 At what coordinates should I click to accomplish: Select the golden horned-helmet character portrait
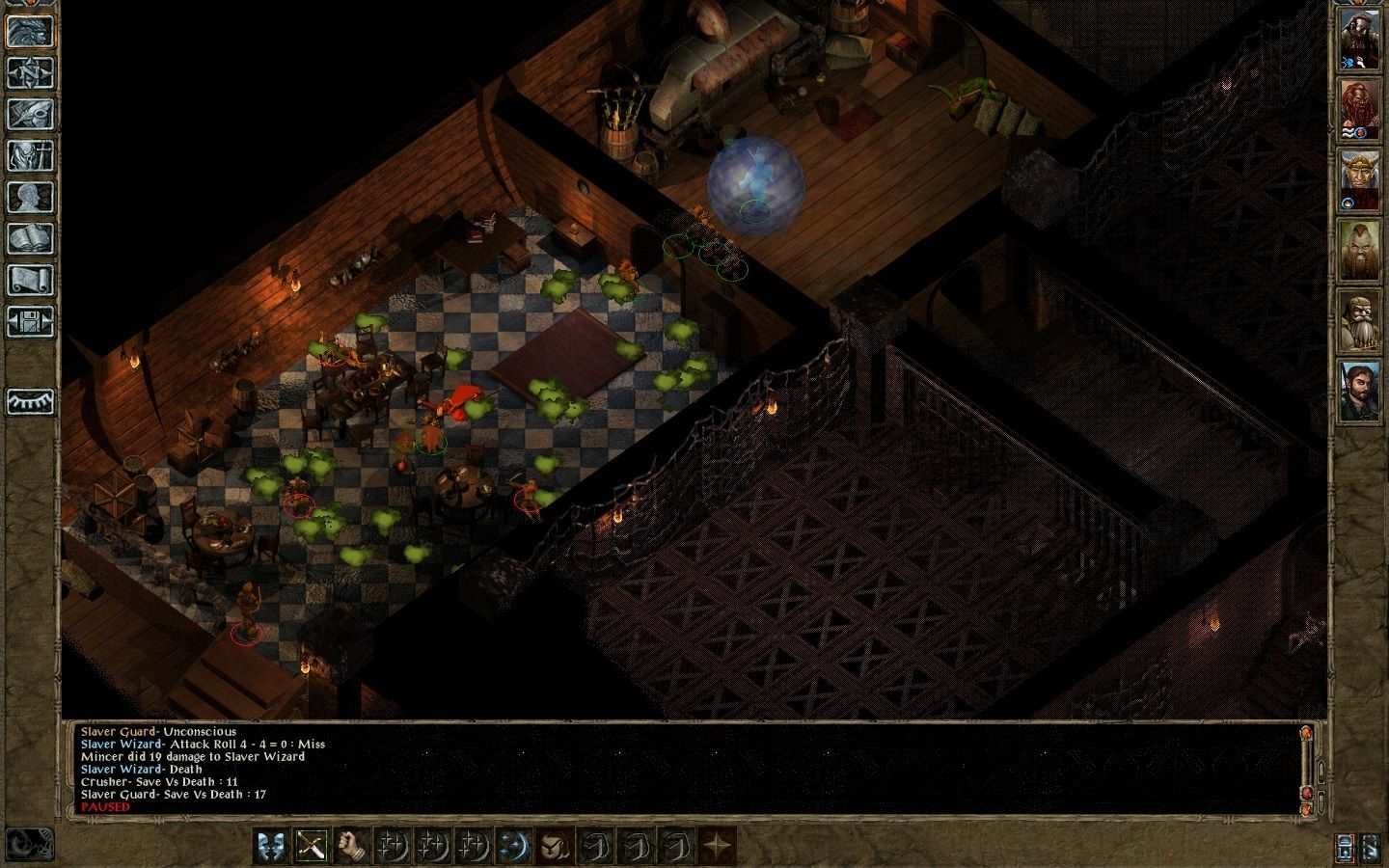1358,180
